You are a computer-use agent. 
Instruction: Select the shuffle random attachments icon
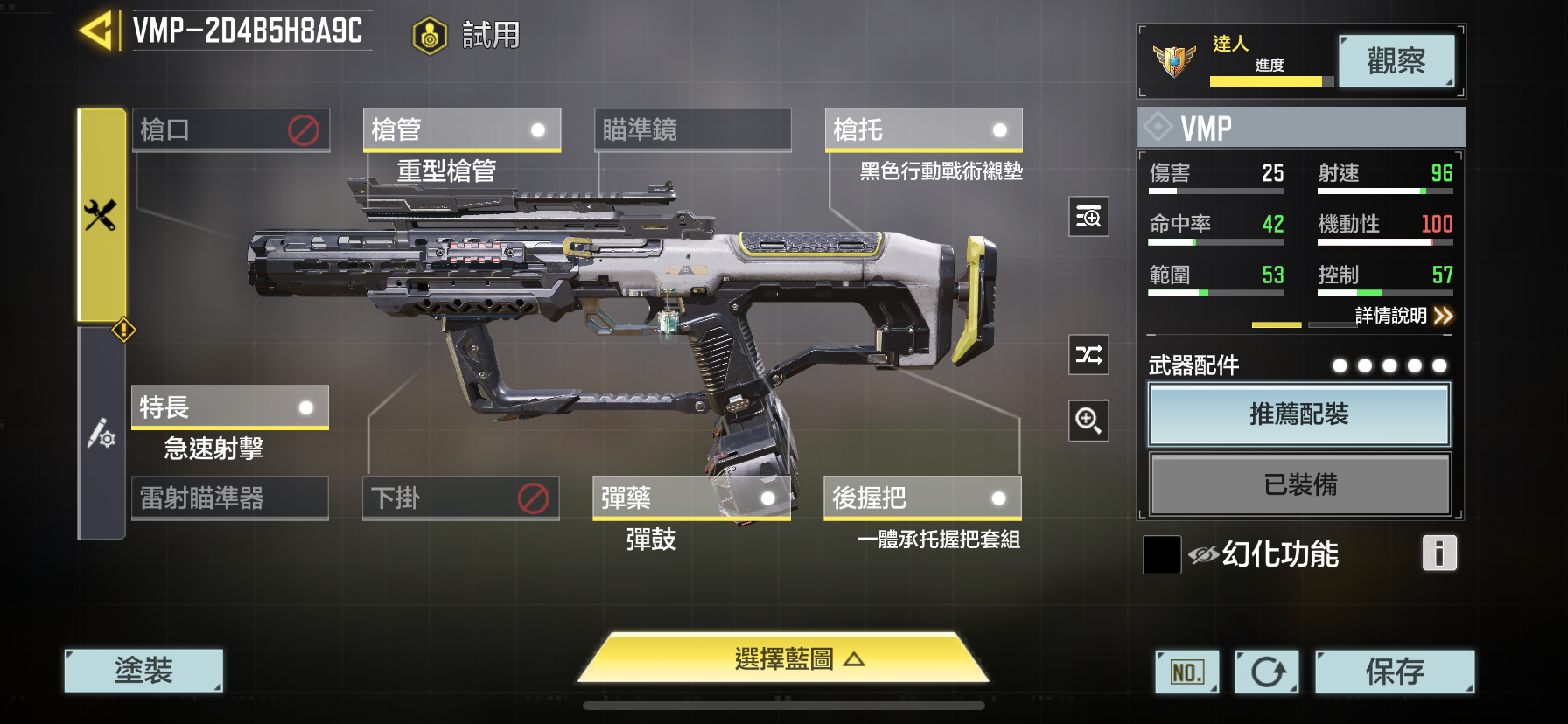(x=1088, y=356)
